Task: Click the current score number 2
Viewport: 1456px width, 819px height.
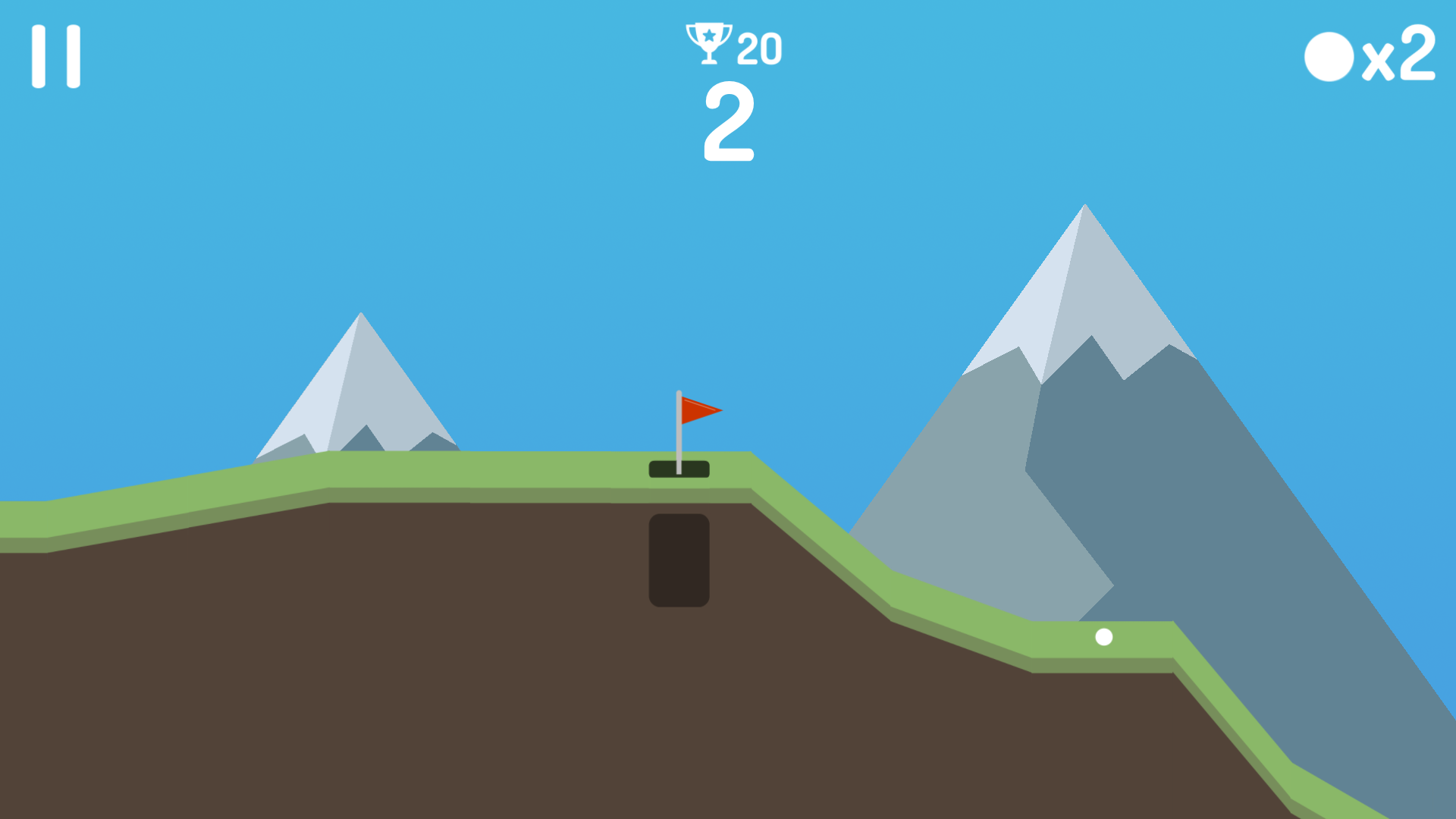Action: [728, 124]
